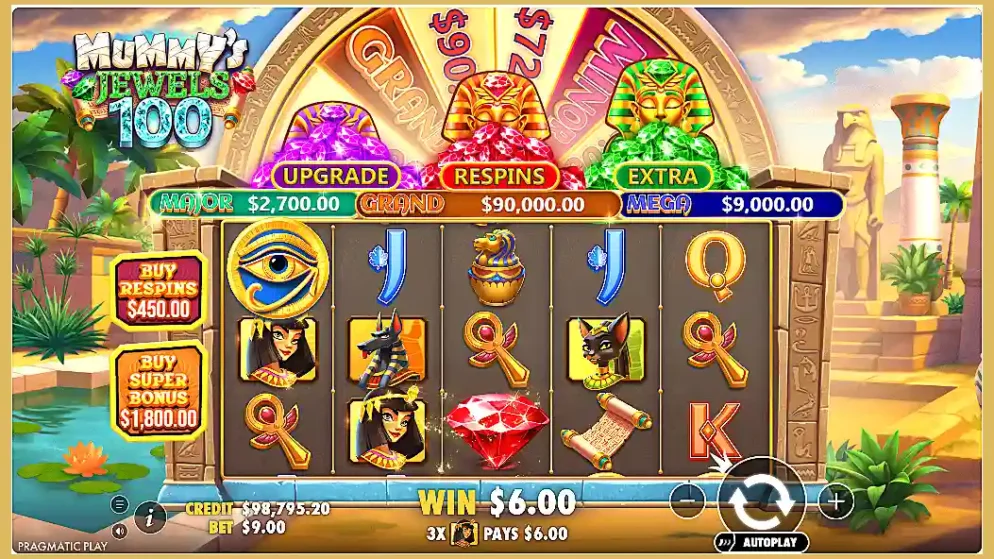The image size is (994, 559).
Task: Open the Autoplay options
Action: (x=763, y=543)
